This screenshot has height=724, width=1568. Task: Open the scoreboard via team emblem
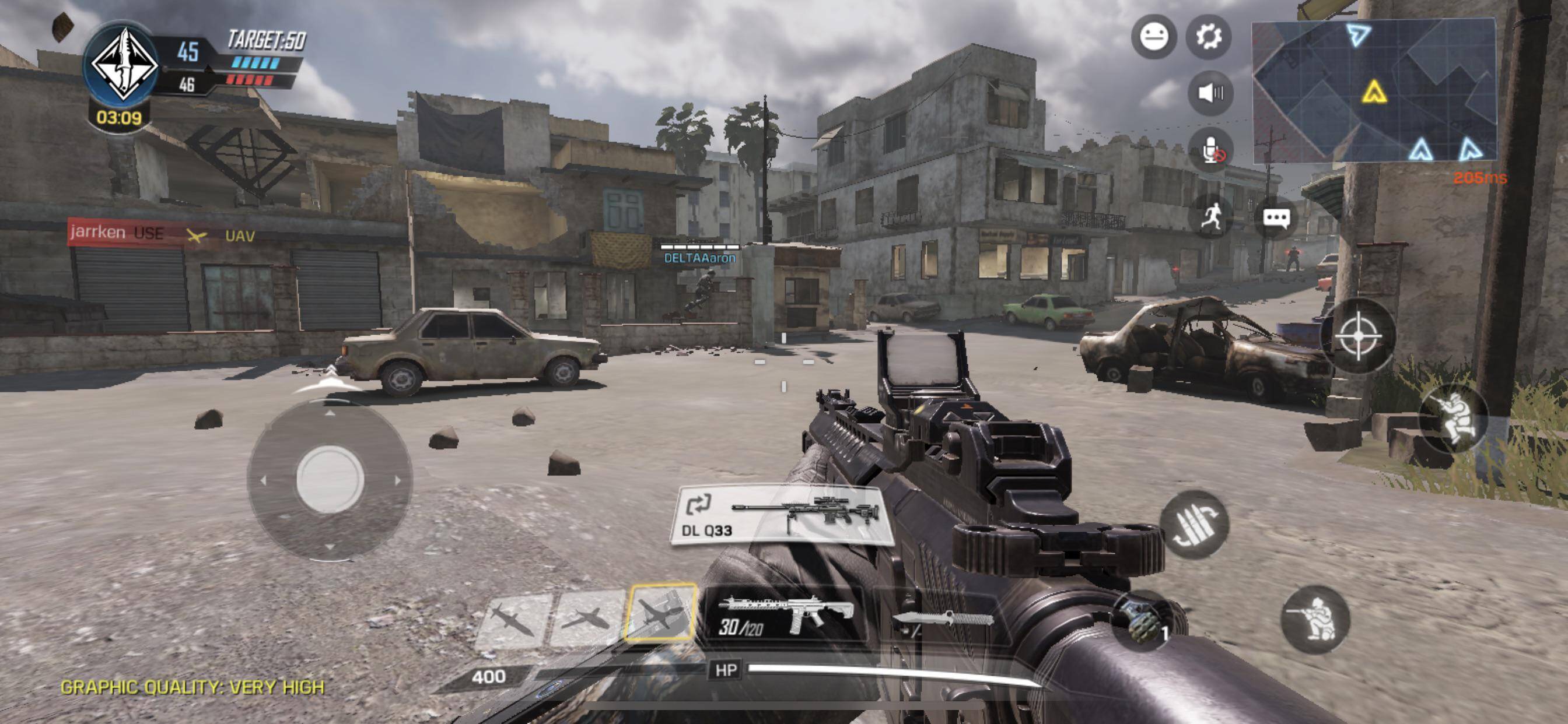(124, 64)
